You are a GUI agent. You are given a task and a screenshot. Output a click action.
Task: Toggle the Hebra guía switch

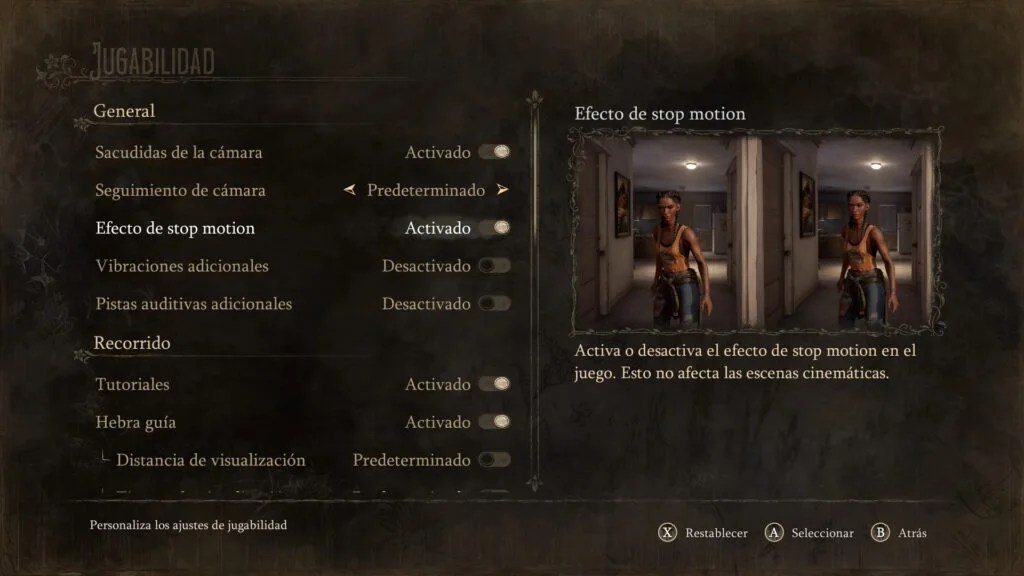494,422
